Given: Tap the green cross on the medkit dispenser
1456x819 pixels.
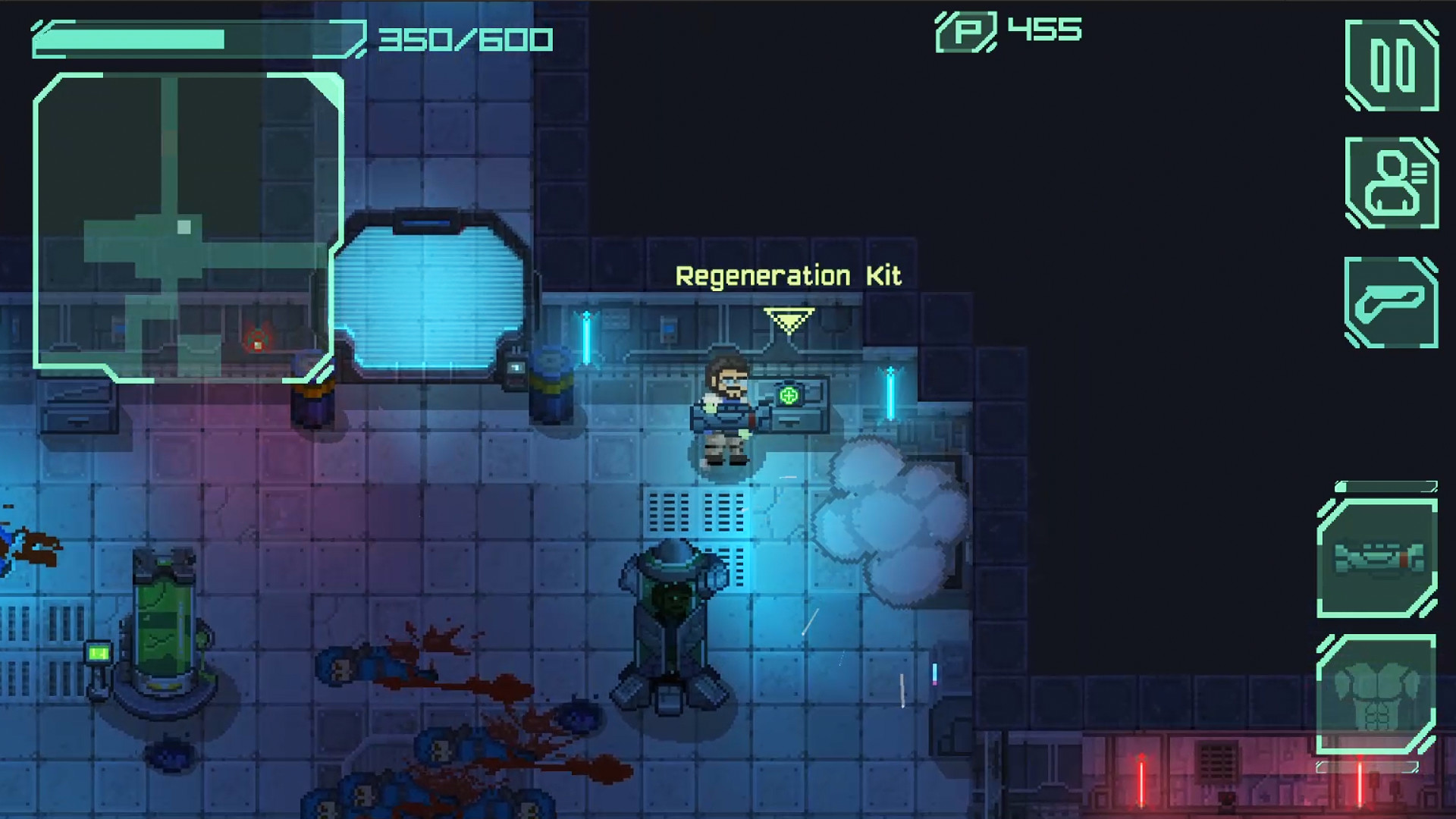Looking at the screenshot, I should (x=789, y=394).
